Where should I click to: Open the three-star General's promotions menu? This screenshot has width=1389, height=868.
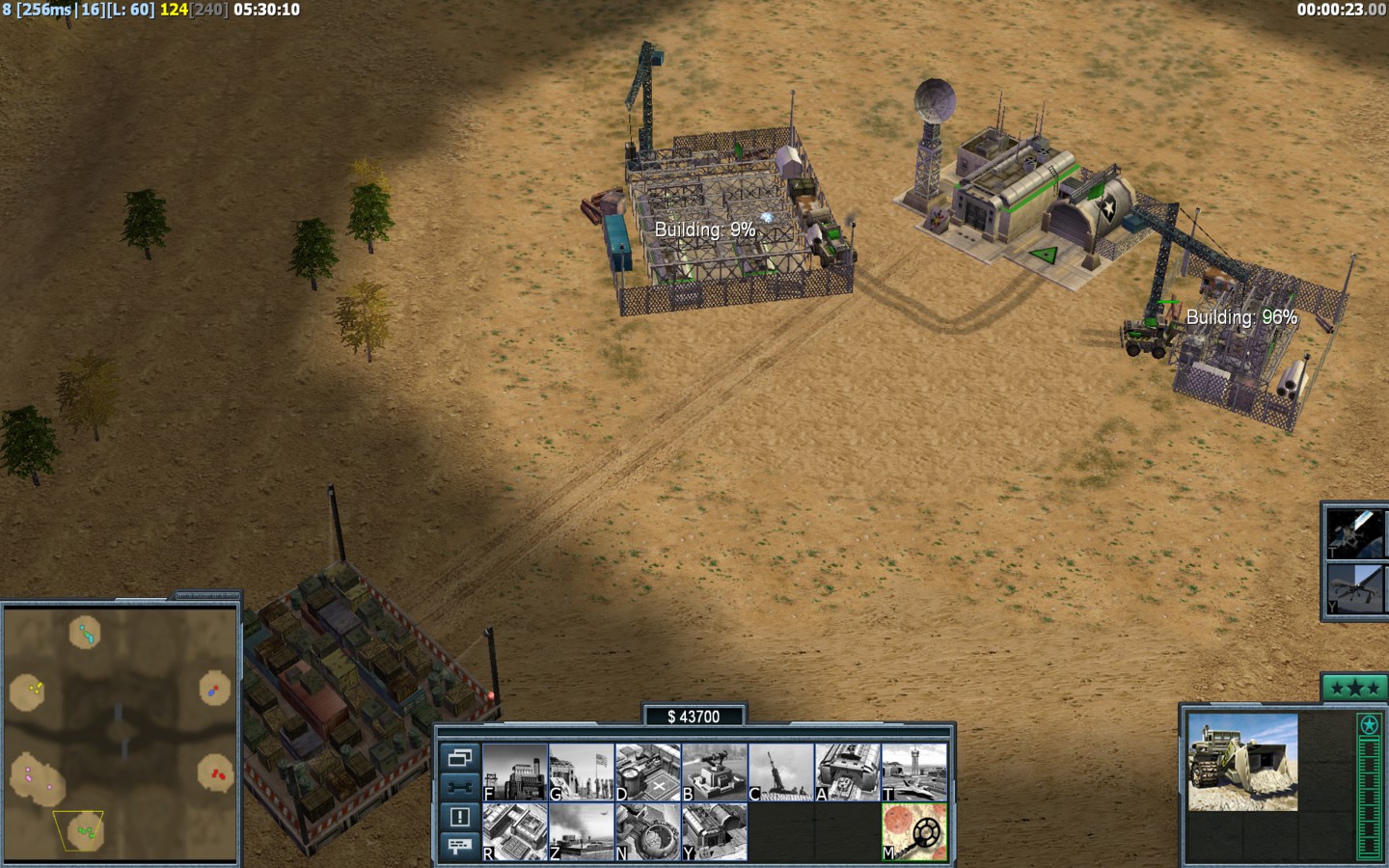click(1354, 688)
